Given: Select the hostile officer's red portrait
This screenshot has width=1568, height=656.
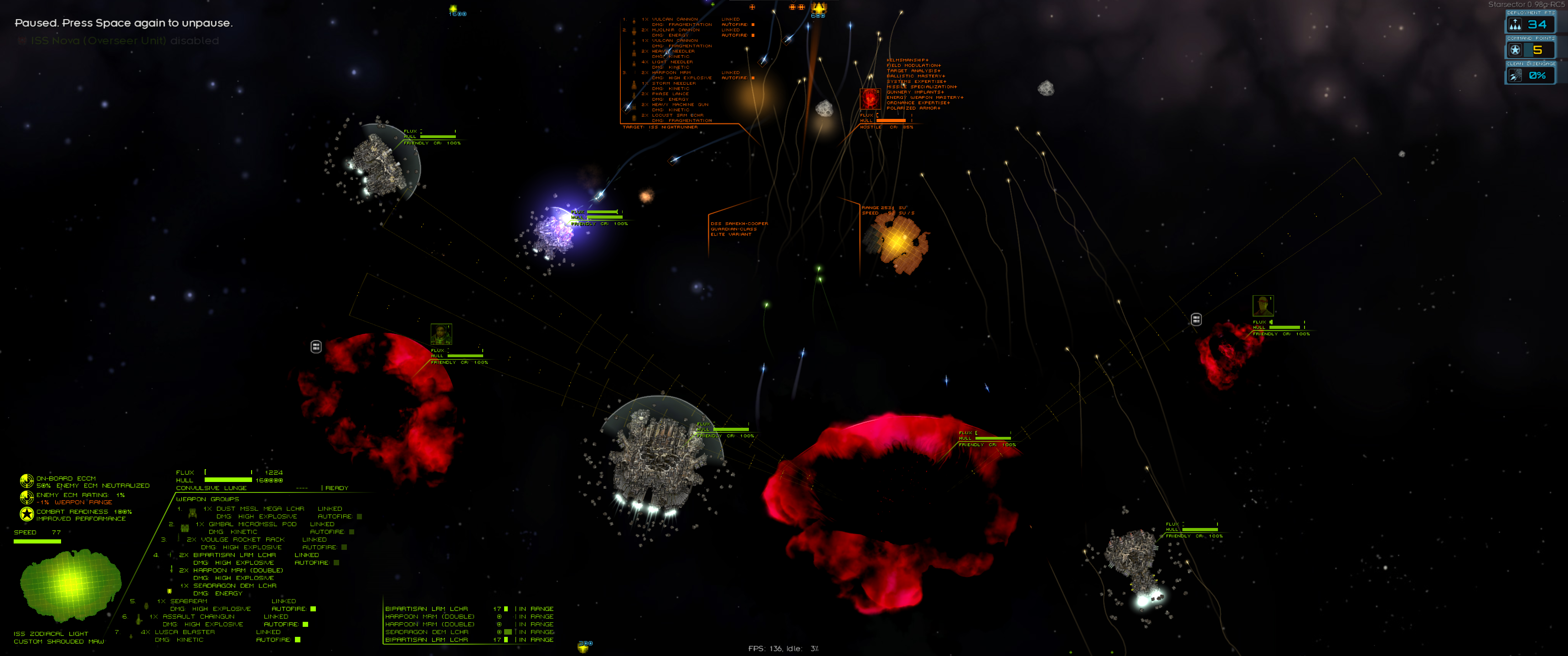Looking at the screenshot, I should 870,98.
